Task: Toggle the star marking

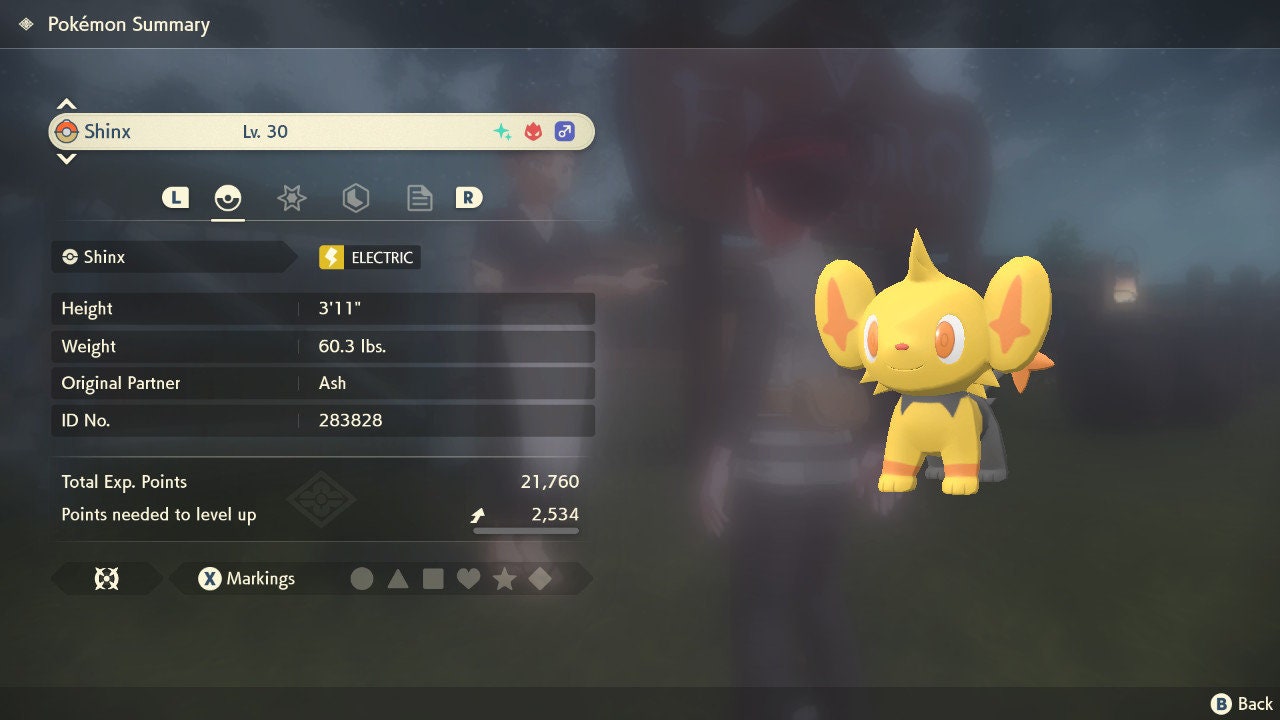Action: 505,578
